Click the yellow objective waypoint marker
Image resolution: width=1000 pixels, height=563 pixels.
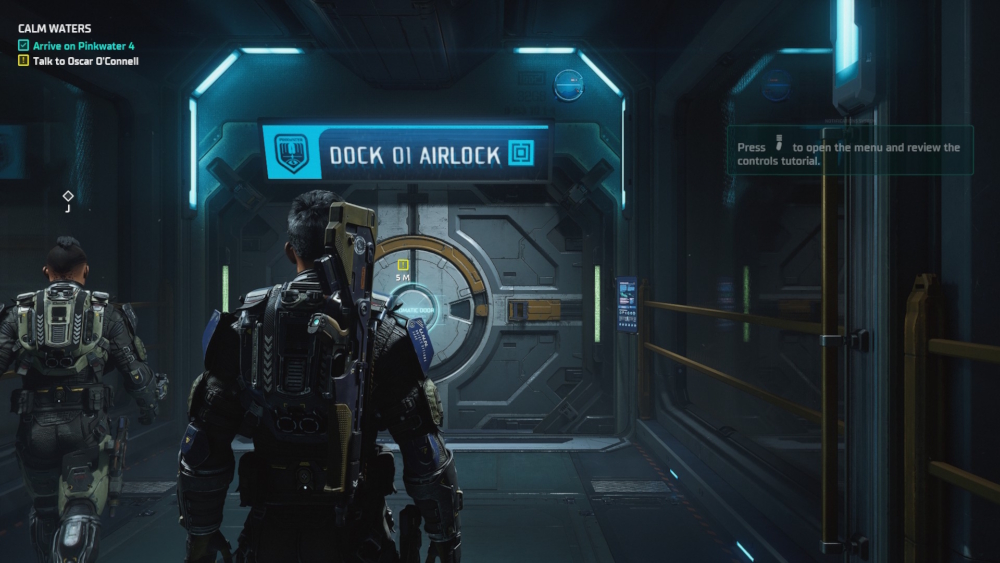[x=403, y=265]
